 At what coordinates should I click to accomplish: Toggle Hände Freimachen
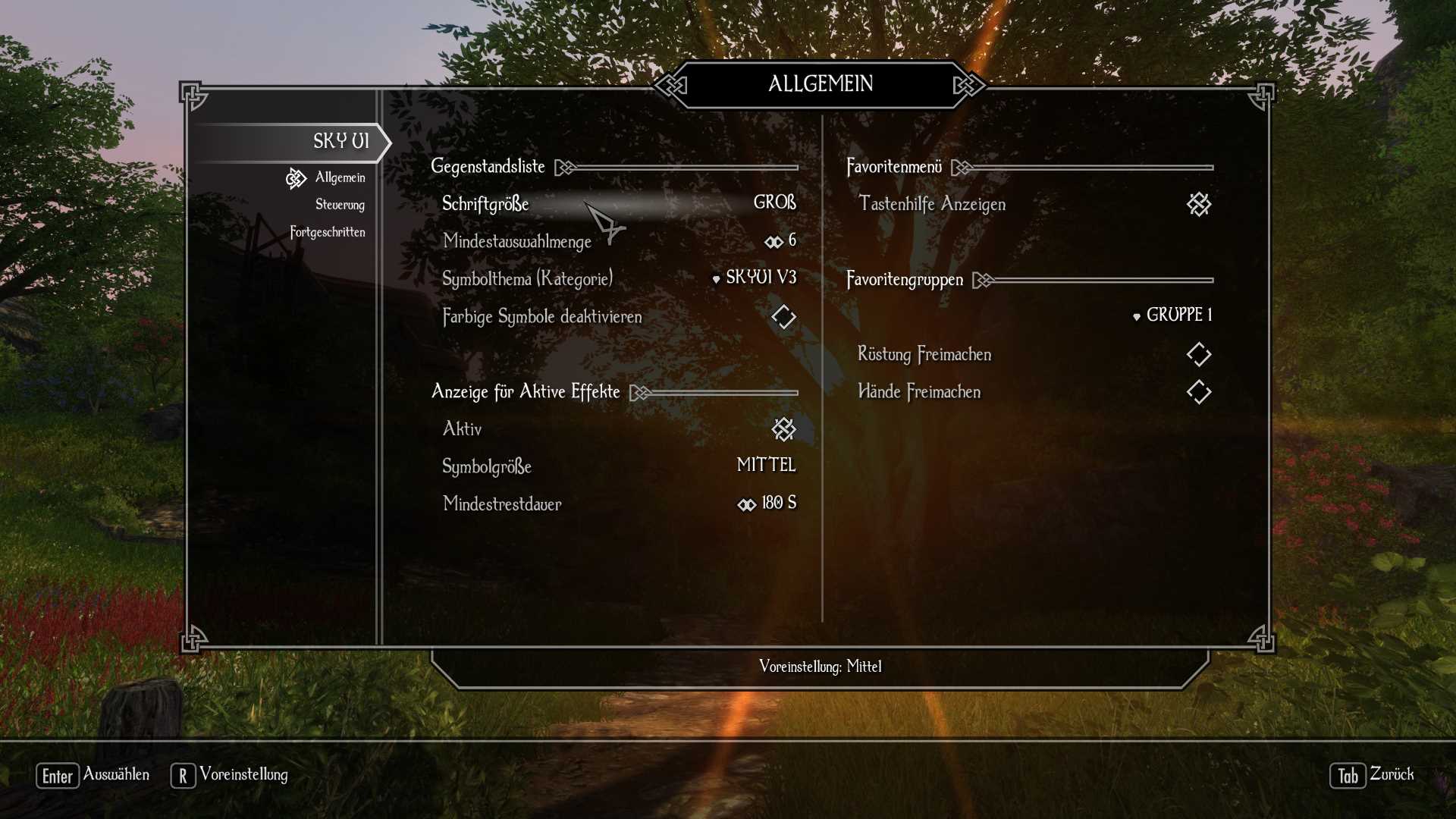click(1199, 392)
